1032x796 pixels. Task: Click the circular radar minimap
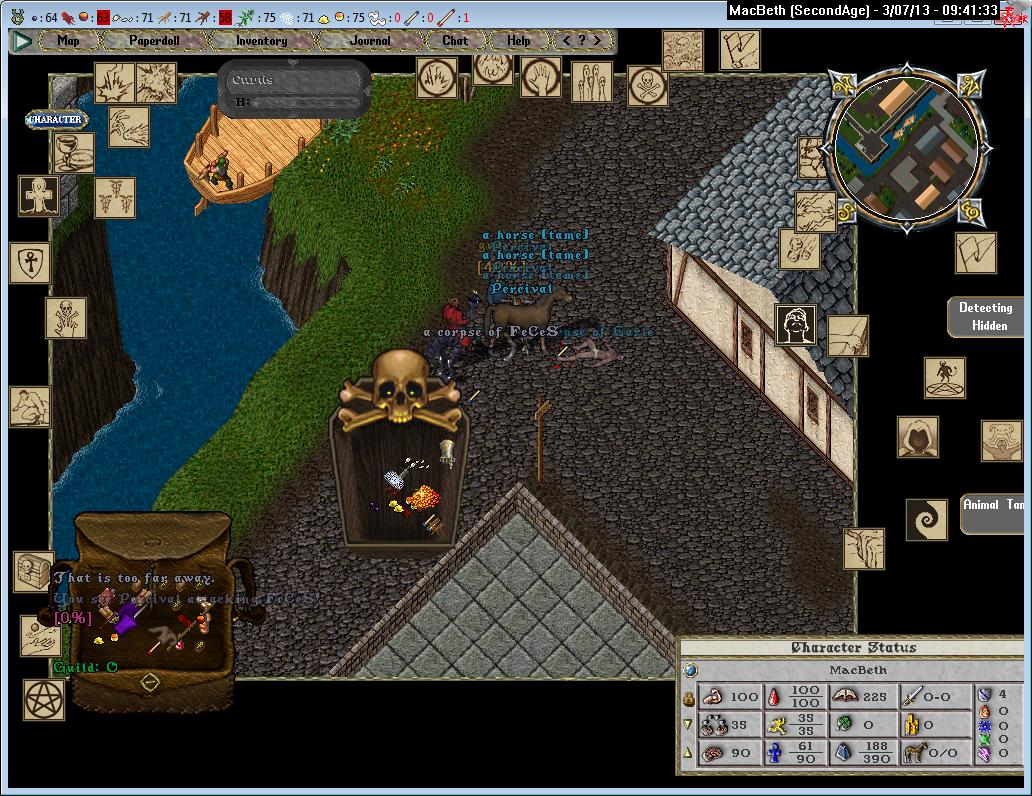[x=904, y=150]
